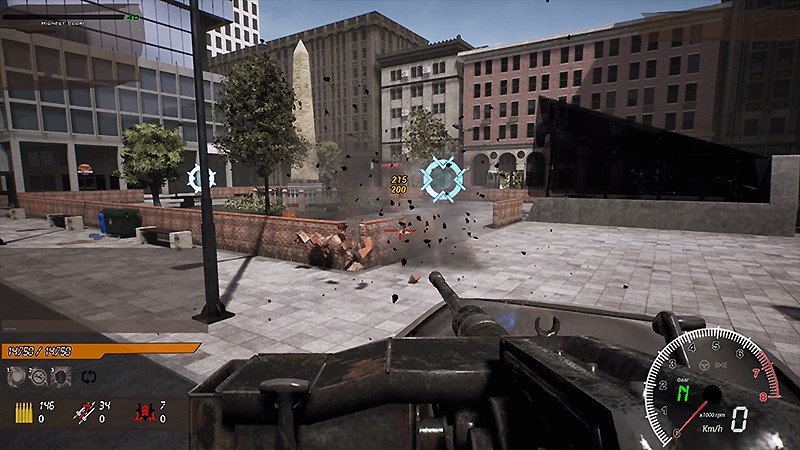Pick the red rocket cluster weapon icon

pos(142,411)
